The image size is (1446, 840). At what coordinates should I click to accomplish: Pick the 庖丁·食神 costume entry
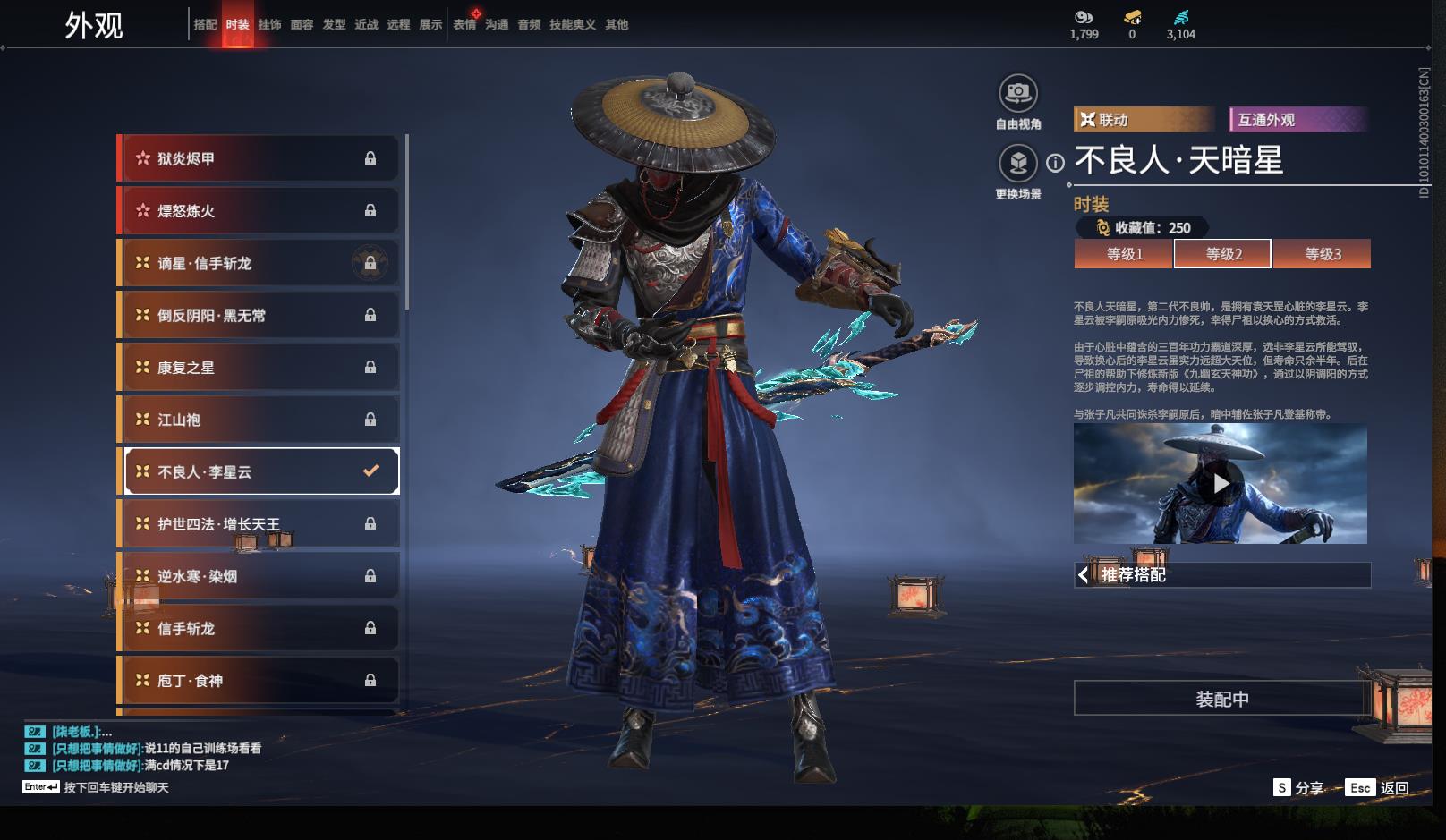[x=259, y=681]
